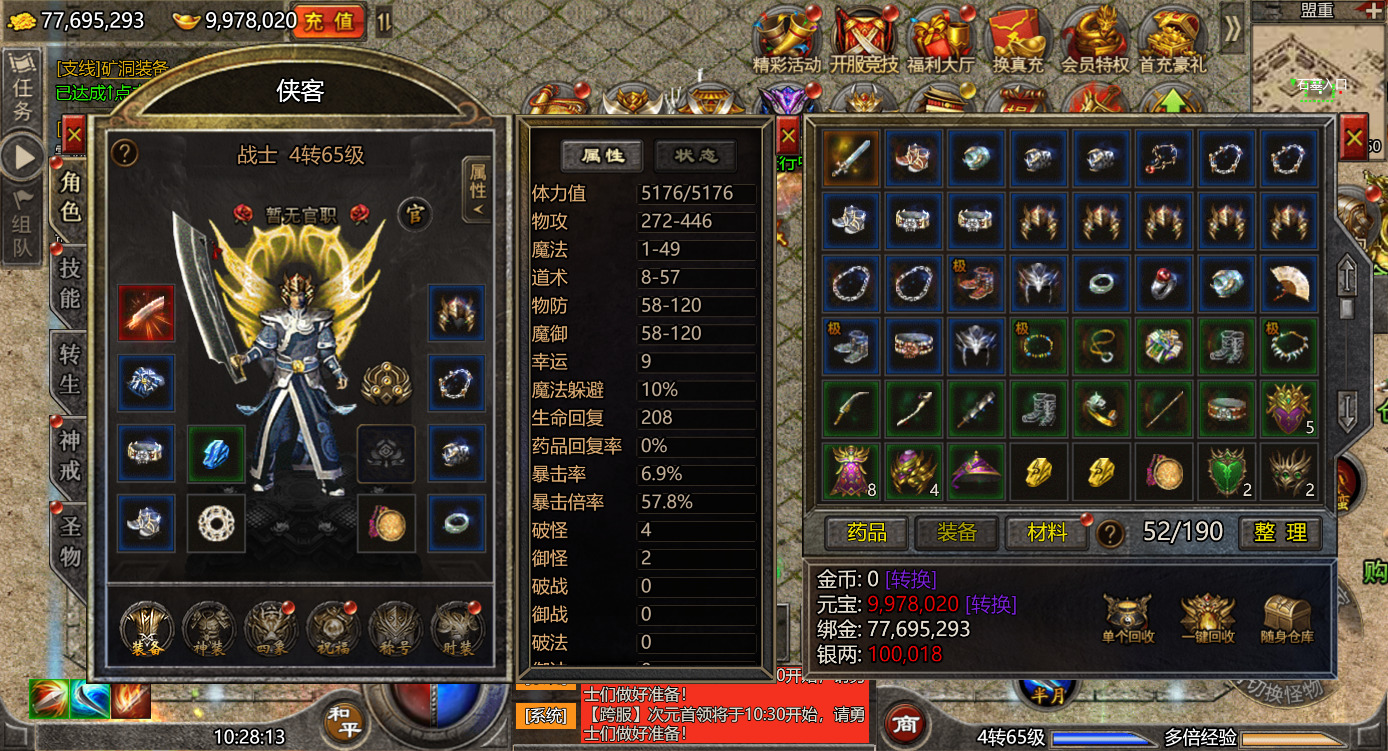Image resolution: width=1388 pixels, height=751 pixels.
Task: Select the 神装 icon in character panel
Action: tap(207, 630)
